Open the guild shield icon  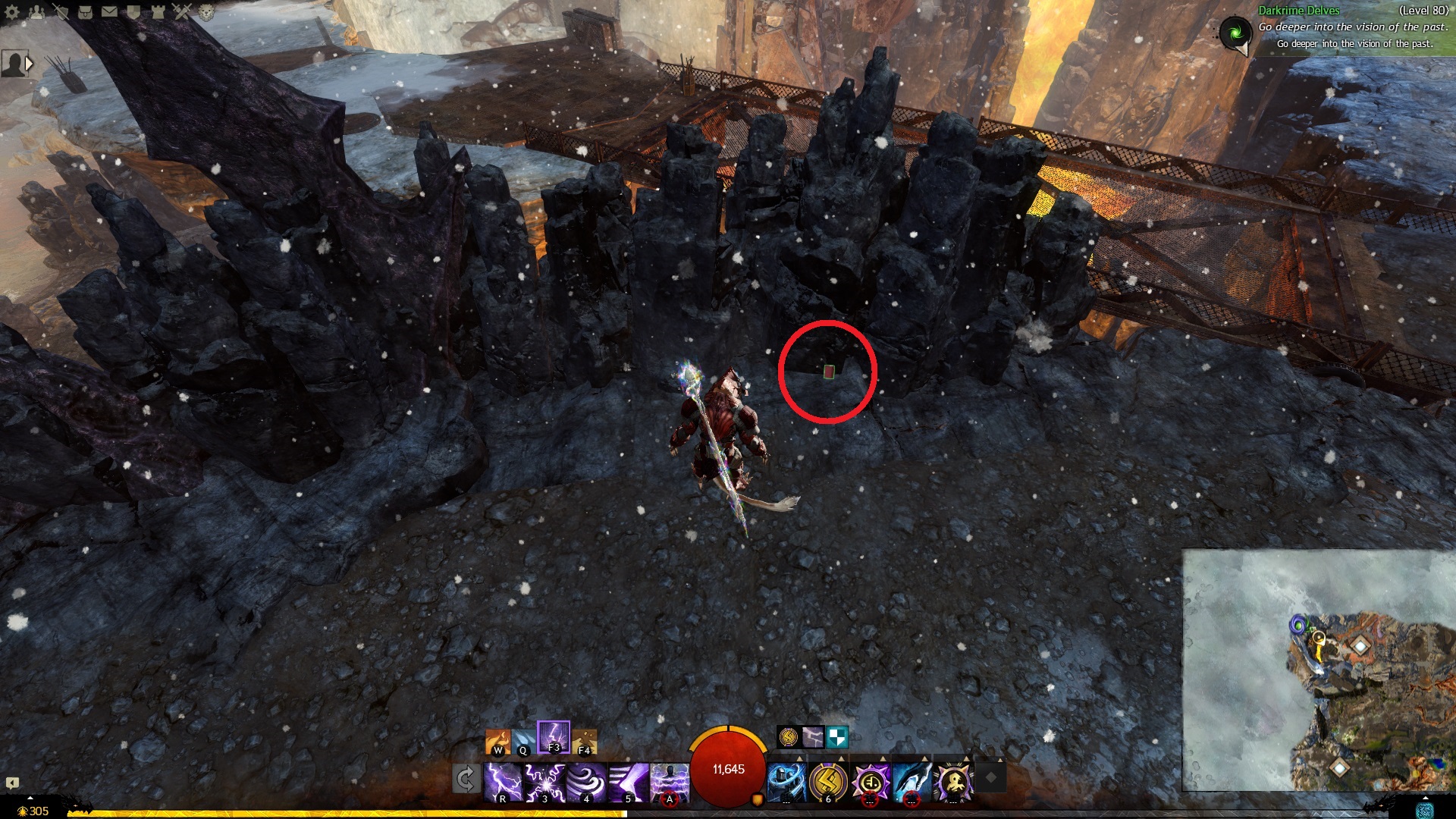(133, 12)
